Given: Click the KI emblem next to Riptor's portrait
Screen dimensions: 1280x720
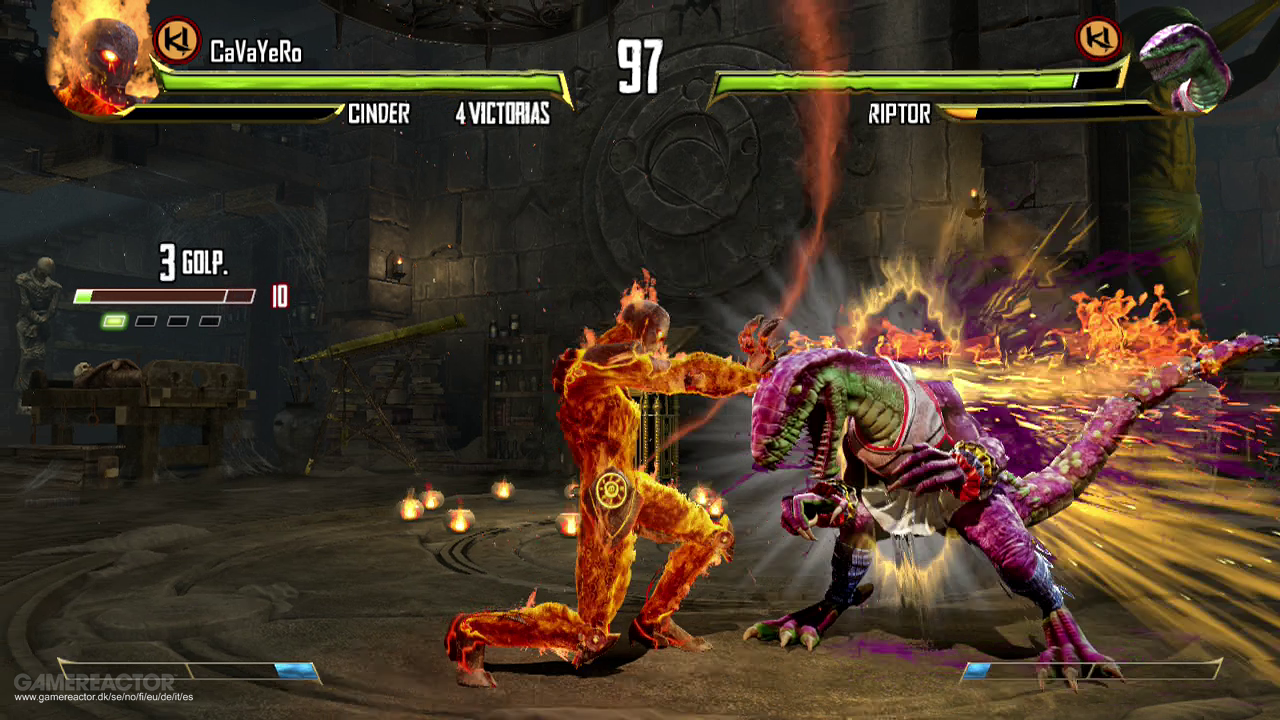Looking at the screenshot, I should pos(1097,39).
